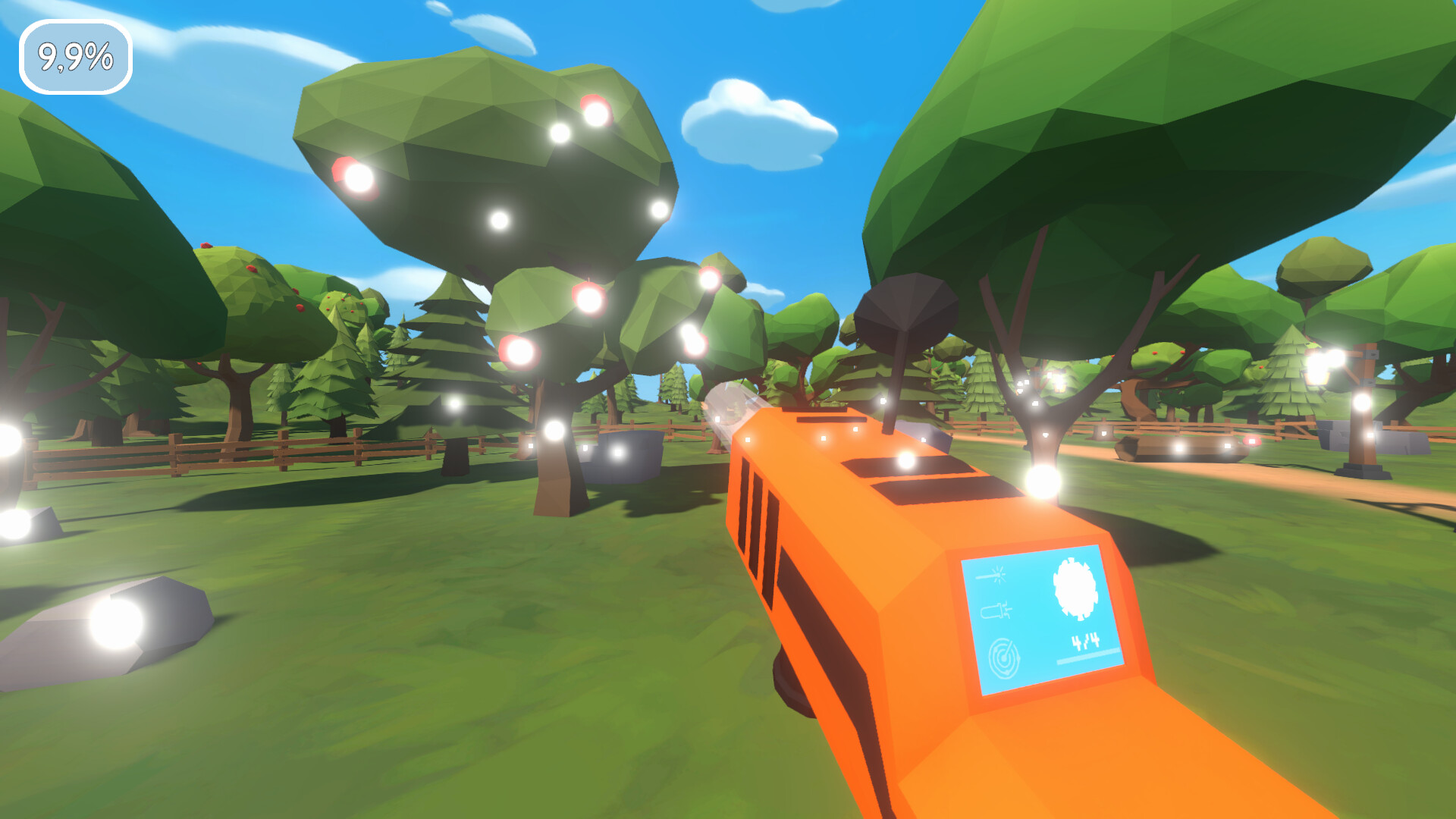Click the glowing orb atop the tall left tree
Image resolution: width=1456 pixels, height=819 pixels.
[561, 133]
